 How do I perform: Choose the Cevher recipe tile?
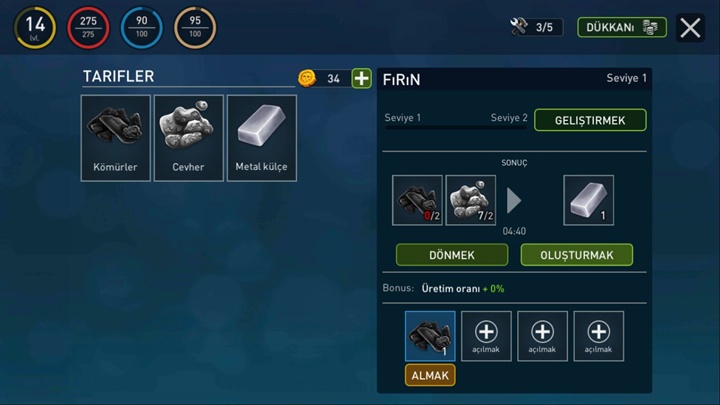pyautogui.click(x=189, y=138)
